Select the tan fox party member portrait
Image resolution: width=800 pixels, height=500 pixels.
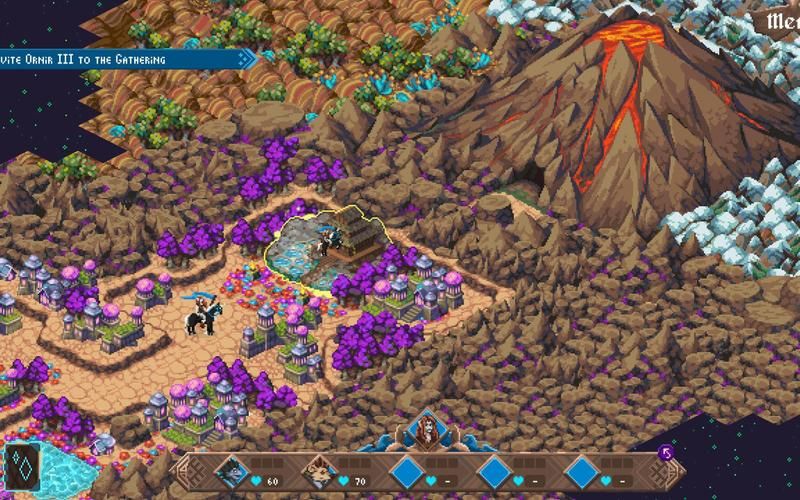tap(321, 468)
